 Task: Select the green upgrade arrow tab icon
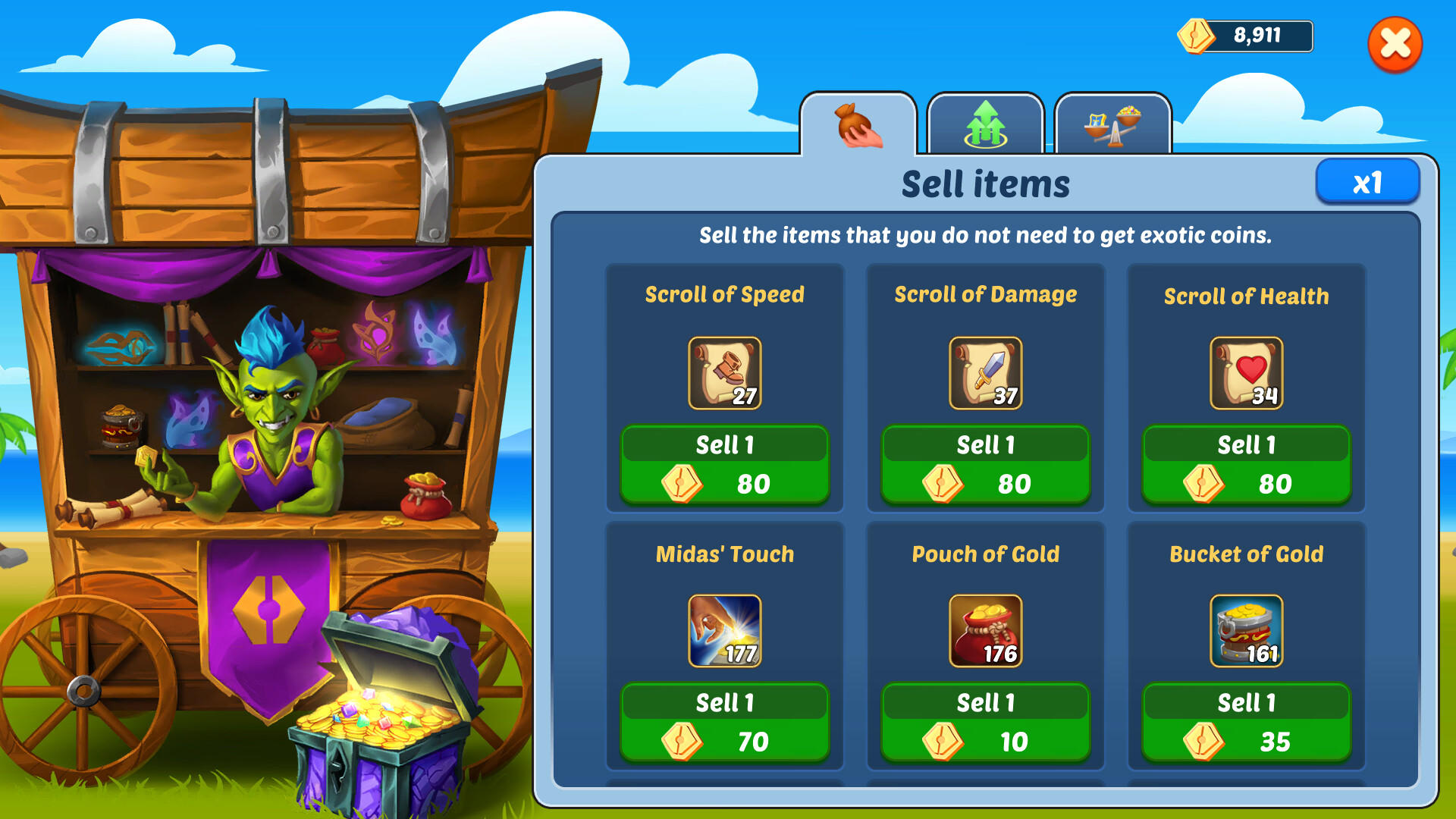(x=985, y=125)
